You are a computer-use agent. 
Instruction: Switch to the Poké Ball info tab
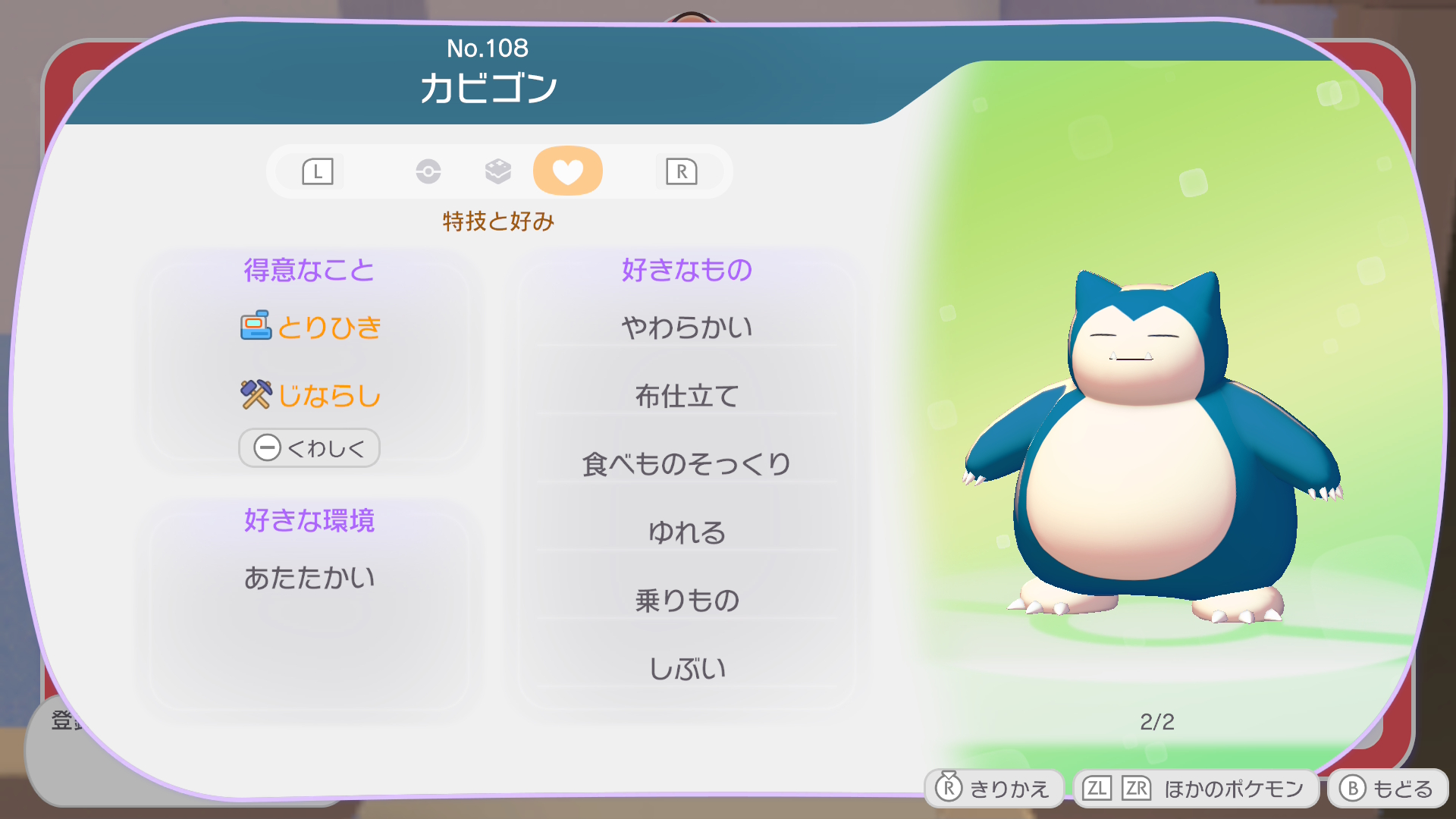click(428, 171)
